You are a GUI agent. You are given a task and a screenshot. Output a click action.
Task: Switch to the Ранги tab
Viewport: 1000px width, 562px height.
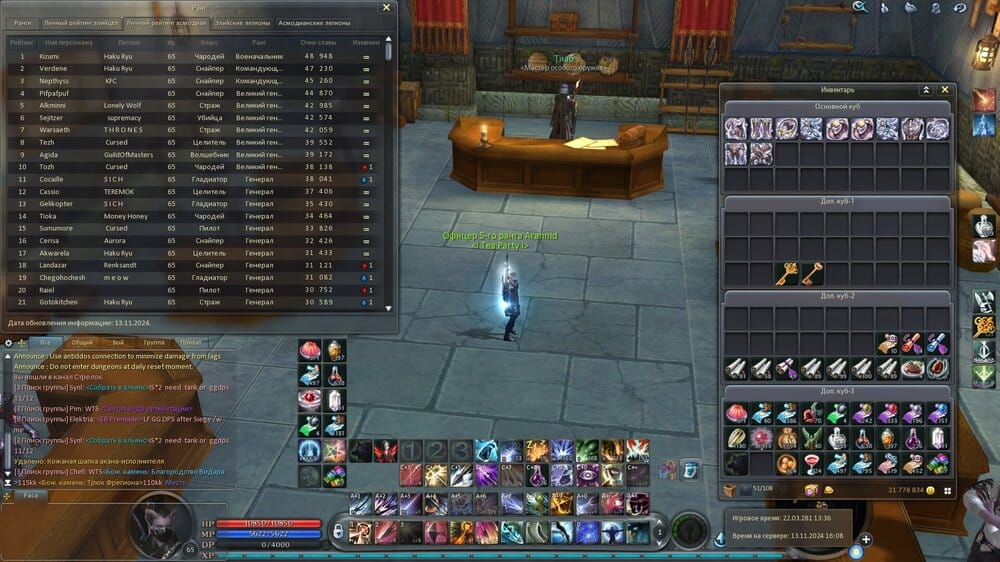coord(22,22)
